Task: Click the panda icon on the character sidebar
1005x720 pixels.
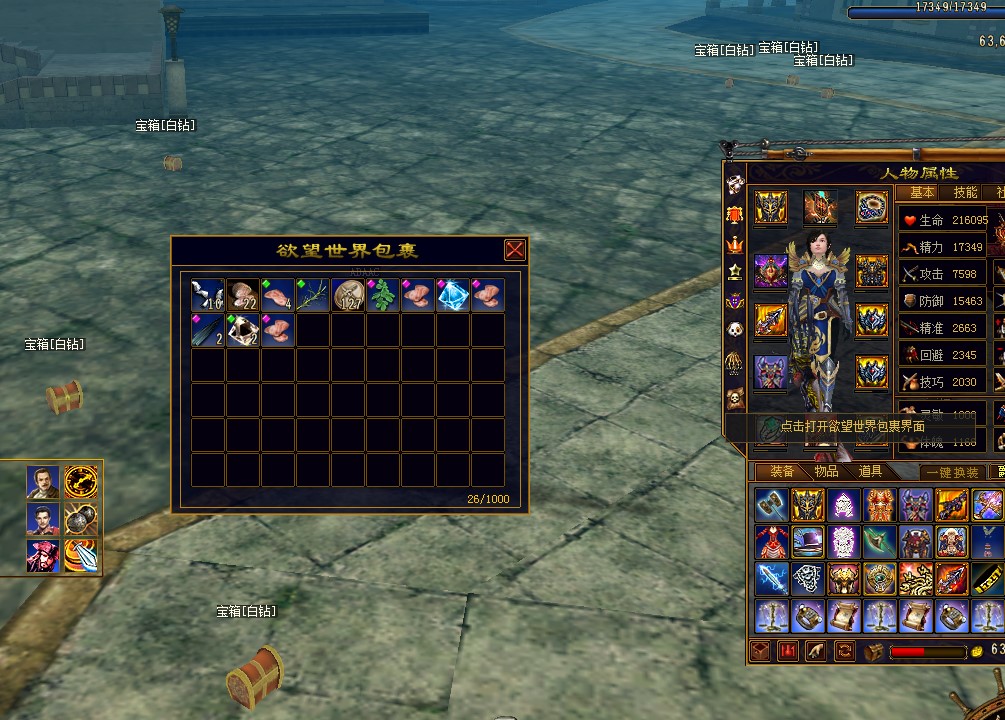Action: point(735,330)
